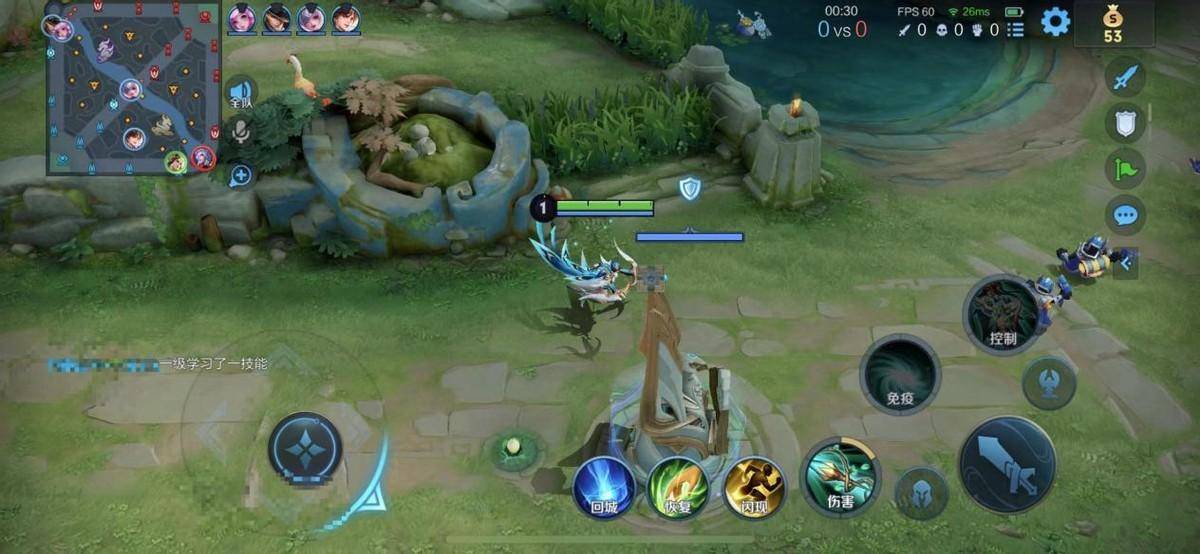1200x554 pixels.
Task: Send the green flag gather signal
Action: coord(1125,168)
